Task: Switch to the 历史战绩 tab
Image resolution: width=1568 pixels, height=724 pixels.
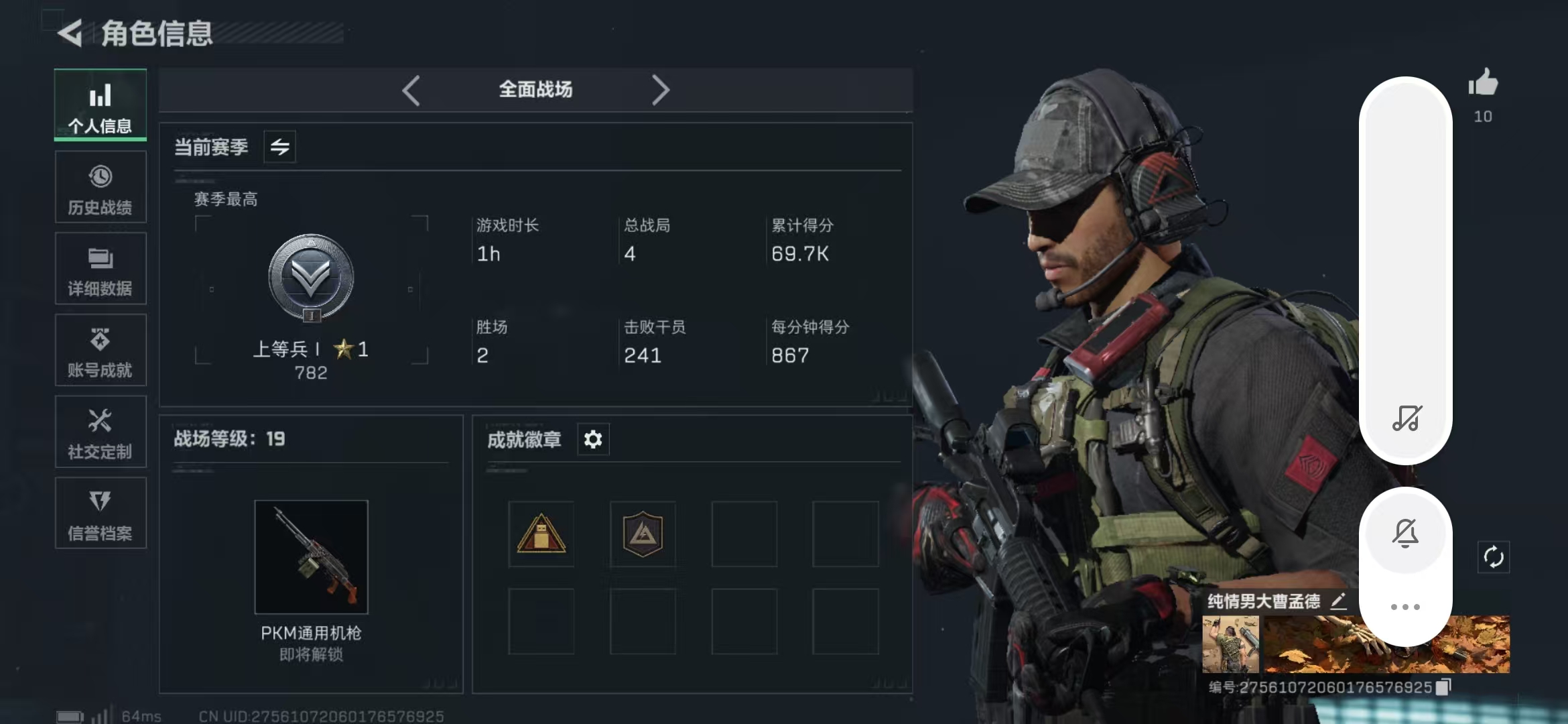Action: point(101,188)
